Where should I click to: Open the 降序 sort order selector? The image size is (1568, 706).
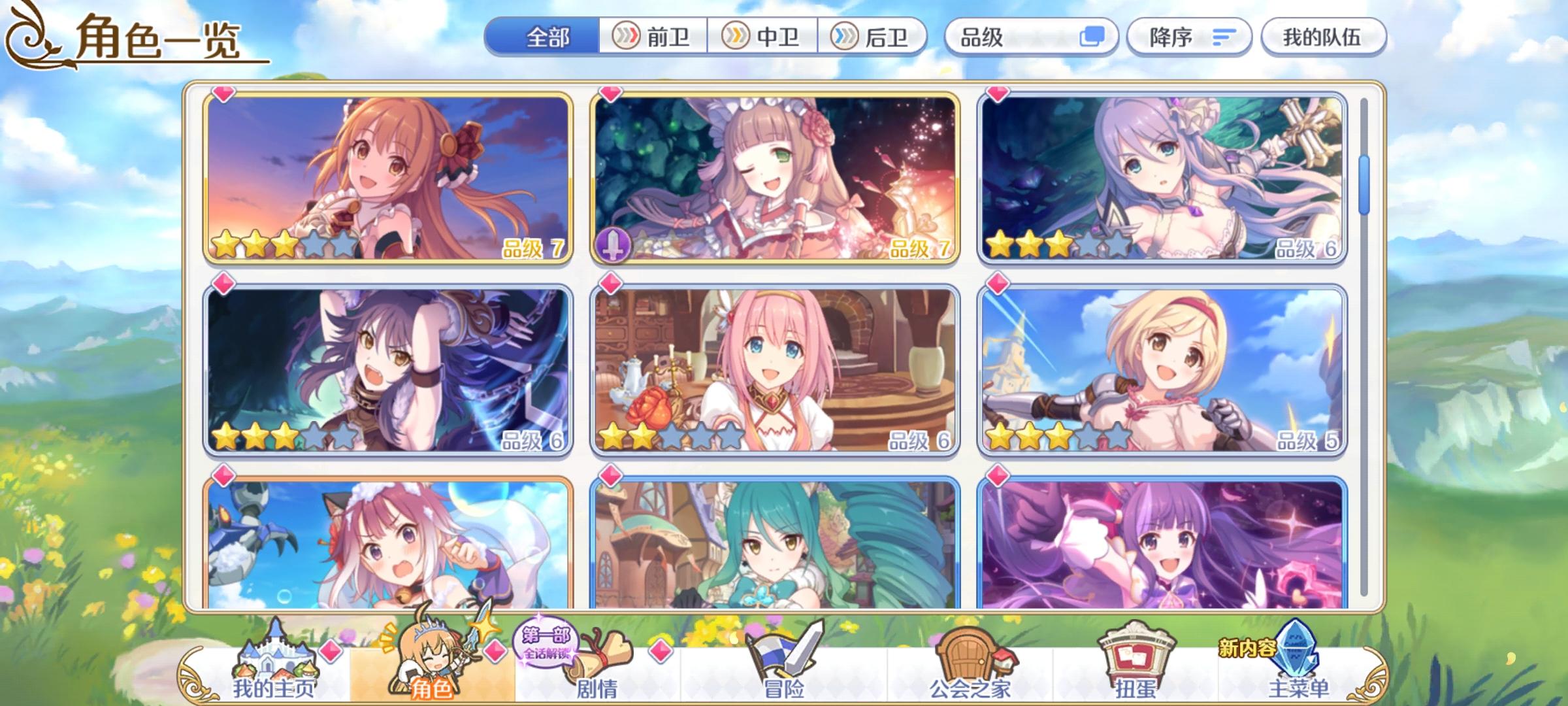pyautogui.click(x=1189, y=37)
